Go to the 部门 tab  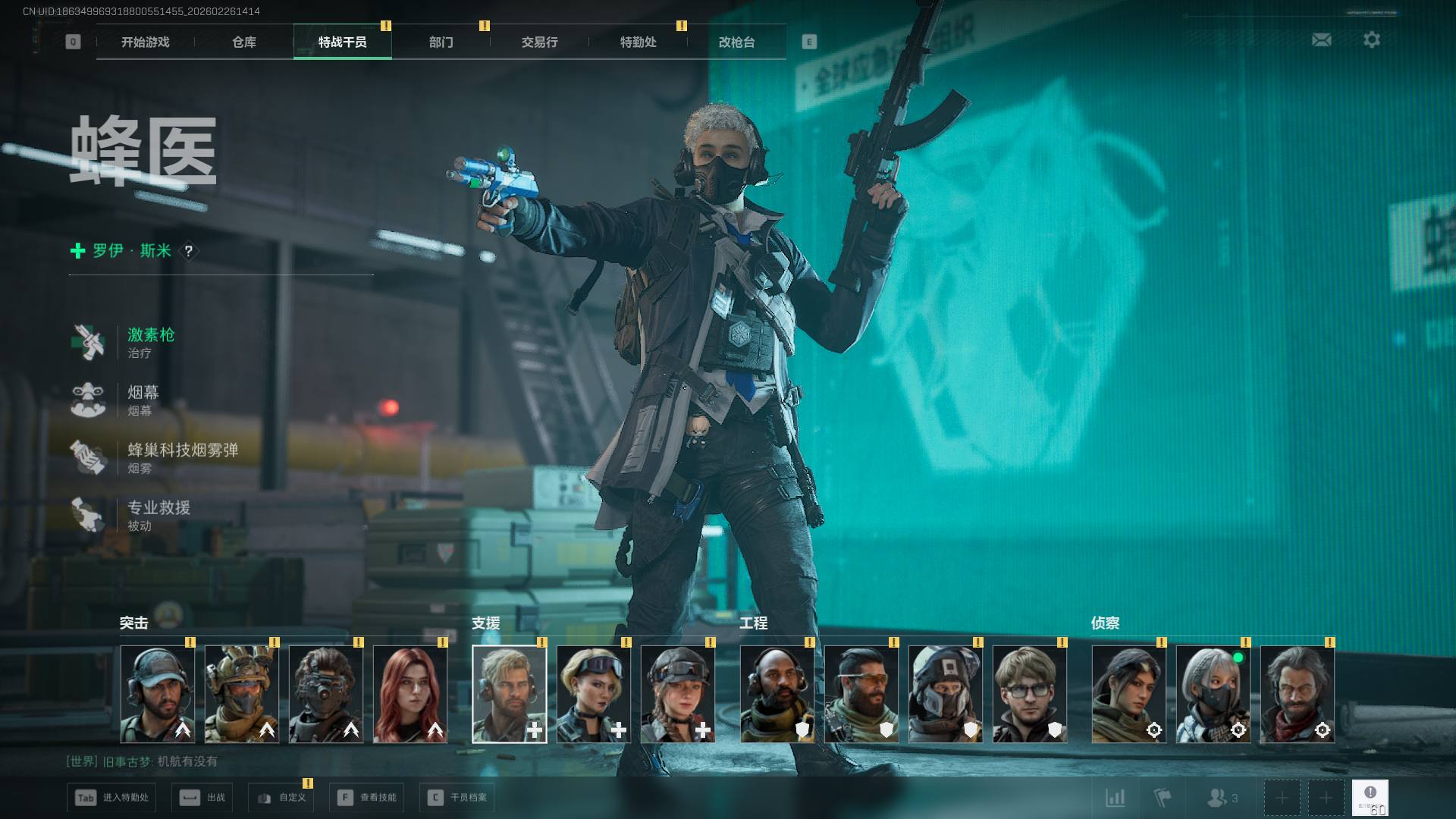[441, 42]
